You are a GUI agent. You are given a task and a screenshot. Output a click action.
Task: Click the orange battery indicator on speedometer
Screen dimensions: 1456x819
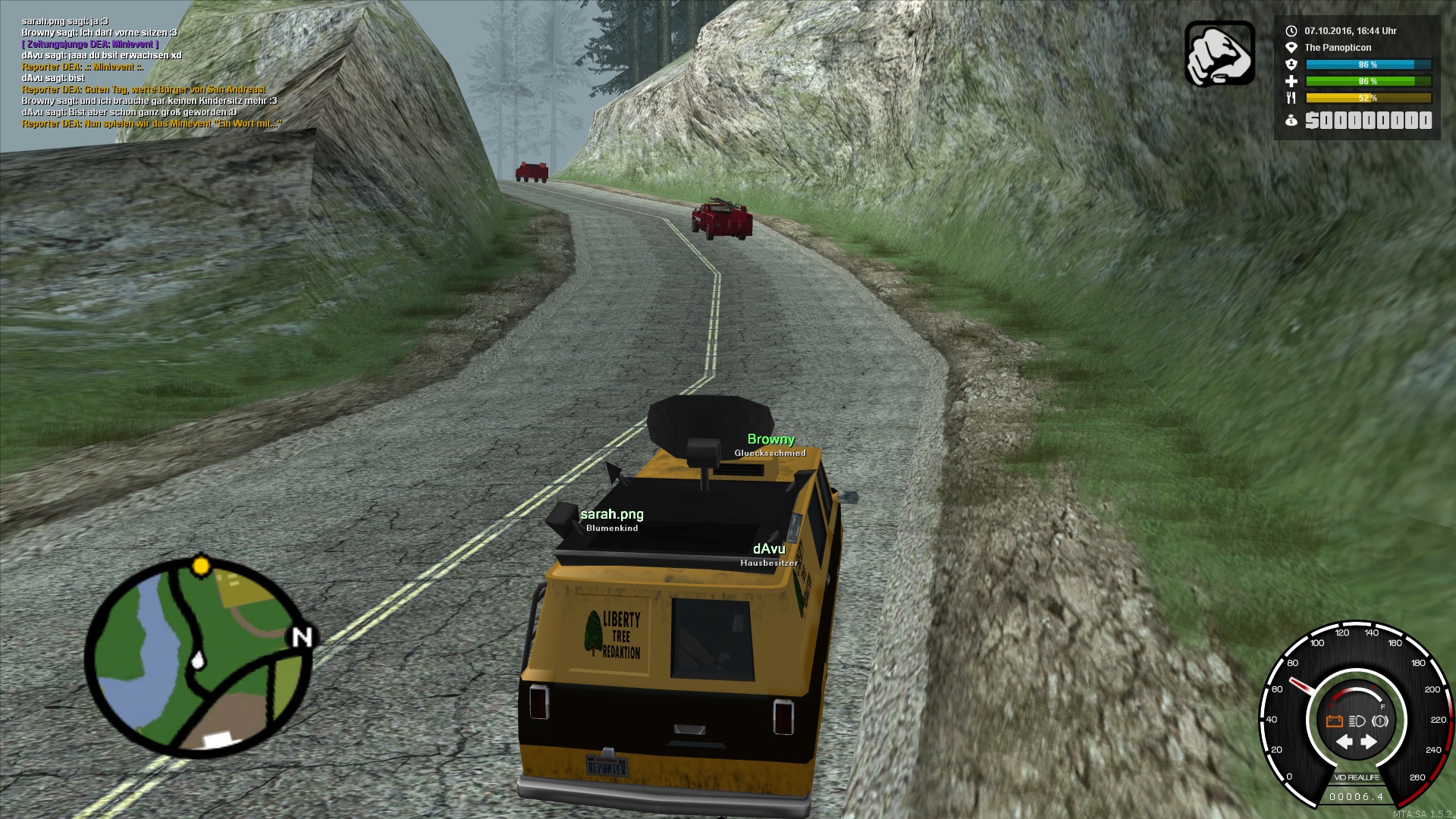point(1335,721)
